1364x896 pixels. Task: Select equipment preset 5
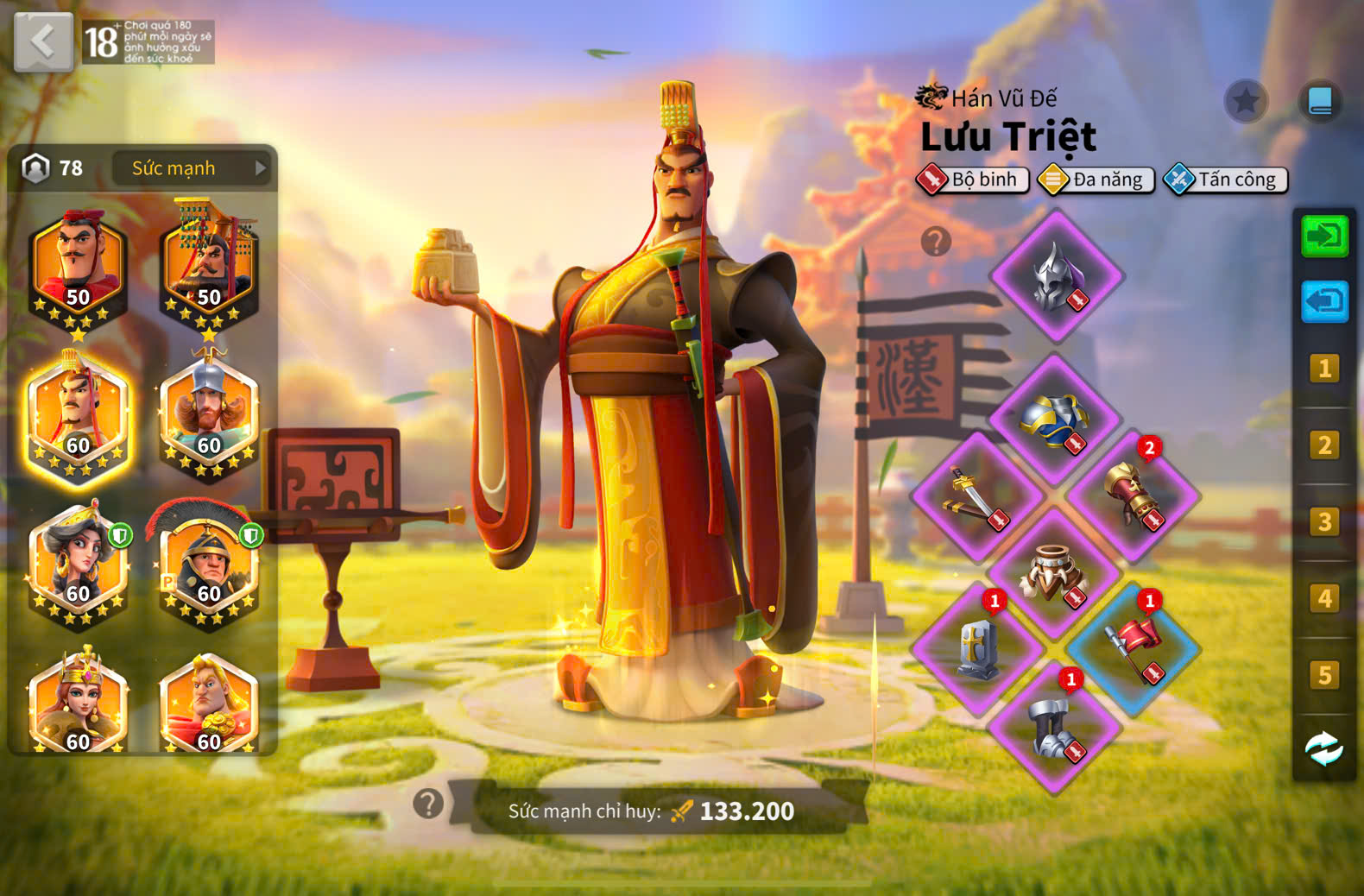pos(1324,675)
